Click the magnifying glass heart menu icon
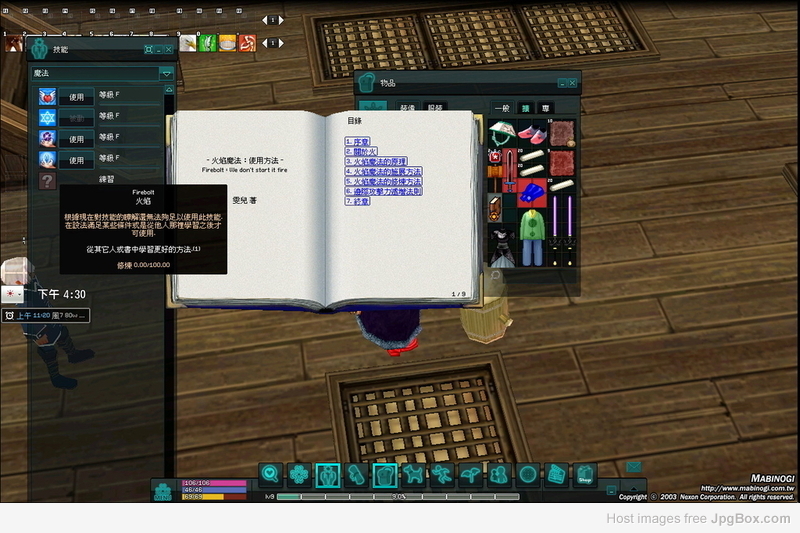Image resolution: width=800 pixels, height=533 pixels. [269, 475]
